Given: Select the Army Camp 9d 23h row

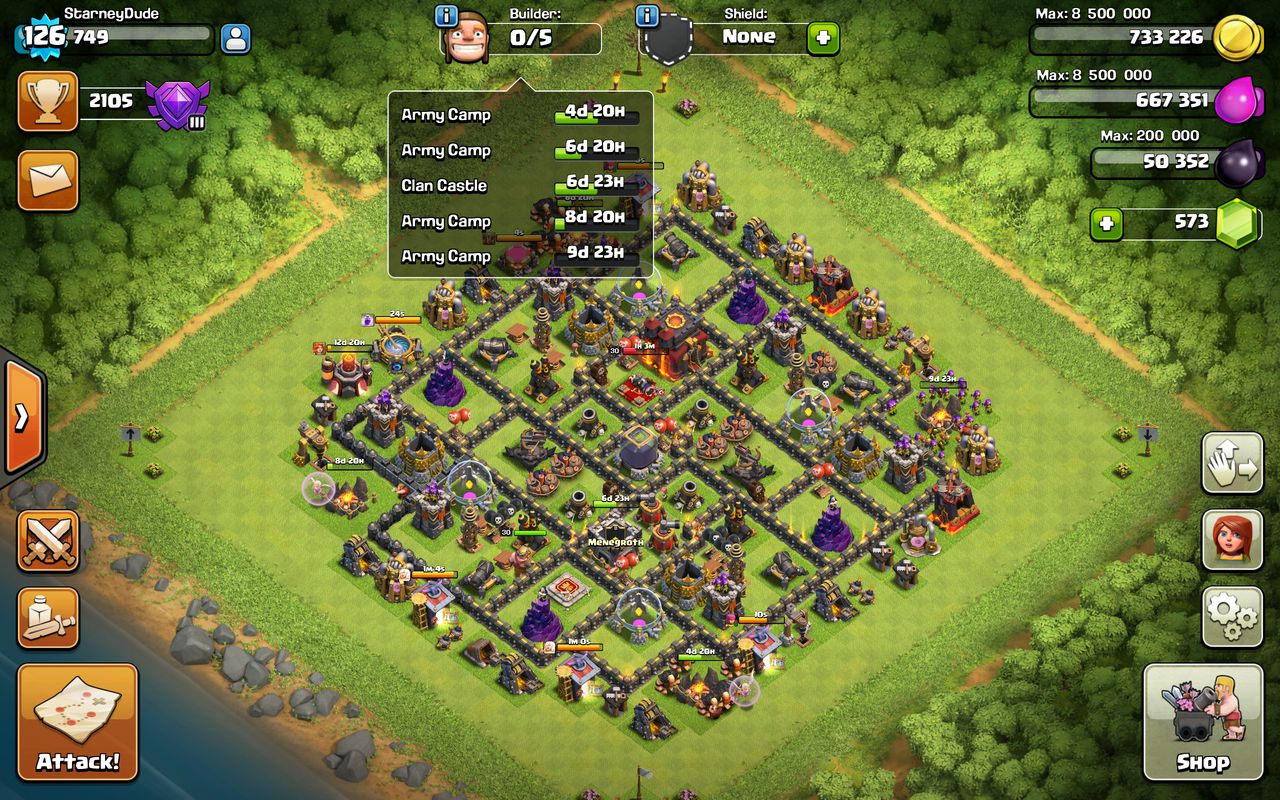Looking at the screenshot, I should pos(520,256).
